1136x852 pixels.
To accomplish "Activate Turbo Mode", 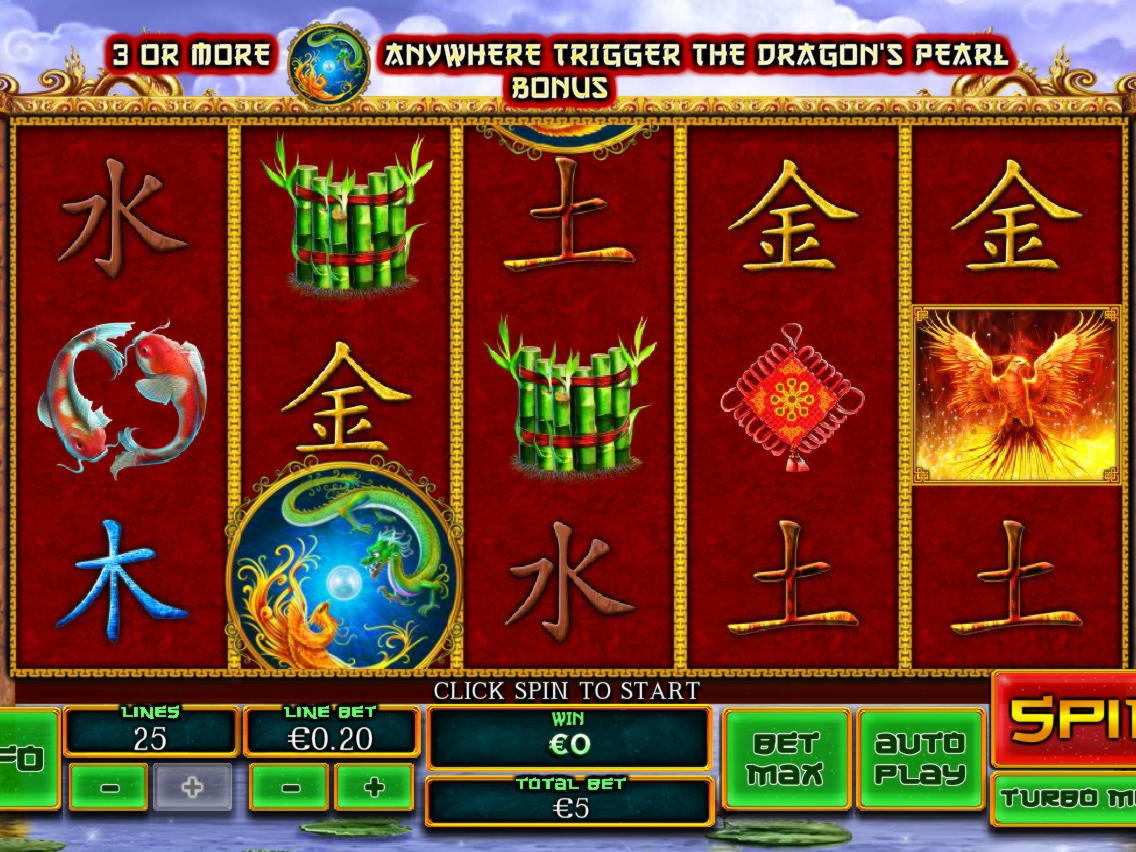I will point(1066,798).
